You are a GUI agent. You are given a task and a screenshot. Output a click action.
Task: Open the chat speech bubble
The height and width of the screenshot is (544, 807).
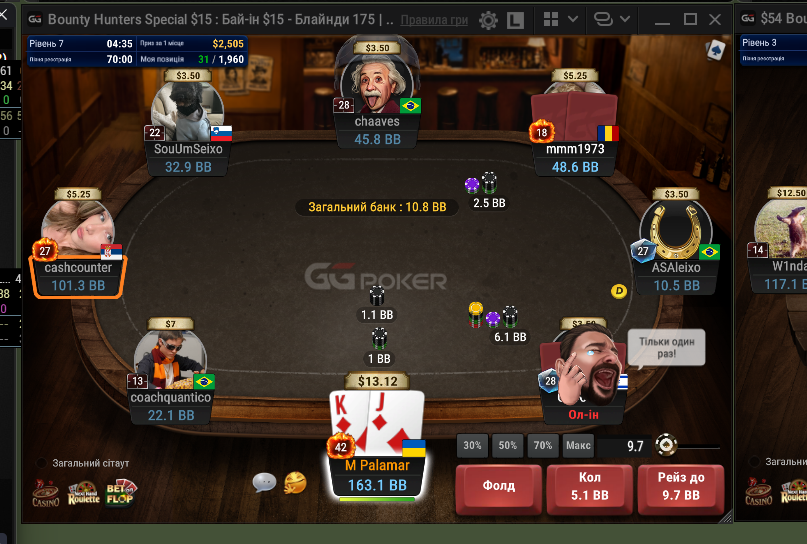pyautogui.click(x=264, y=482)
